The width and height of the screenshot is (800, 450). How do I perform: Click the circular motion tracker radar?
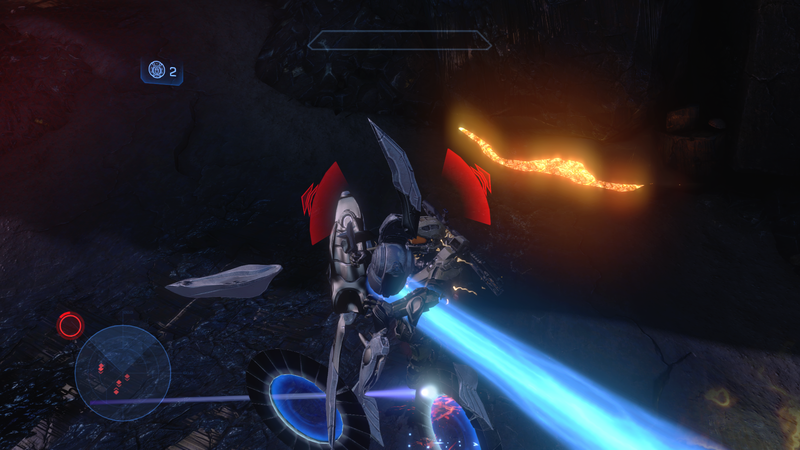coord(122,372)
